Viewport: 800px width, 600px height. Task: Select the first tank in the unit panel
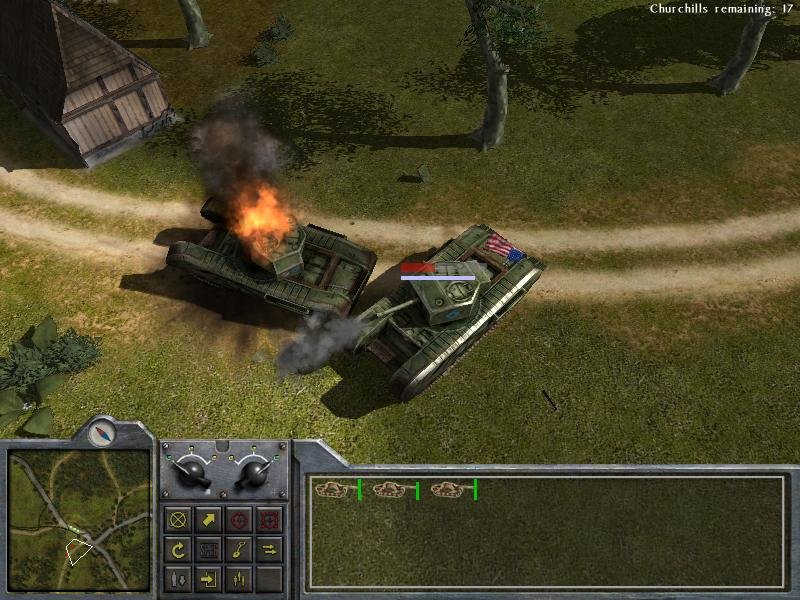(332, 489)
